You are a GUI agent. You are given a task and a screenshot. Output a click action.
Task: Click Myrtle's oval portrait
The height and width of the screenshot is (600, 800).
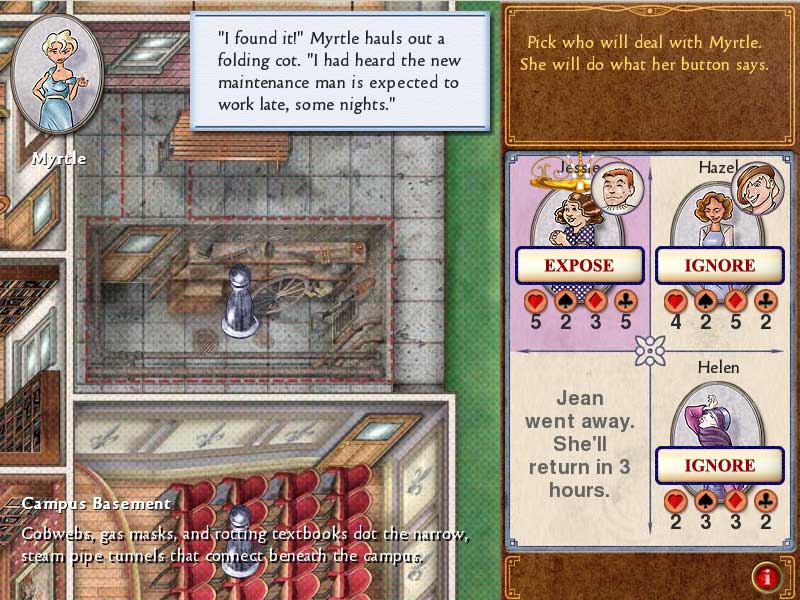pyautogui.click(x=58, y=77)
